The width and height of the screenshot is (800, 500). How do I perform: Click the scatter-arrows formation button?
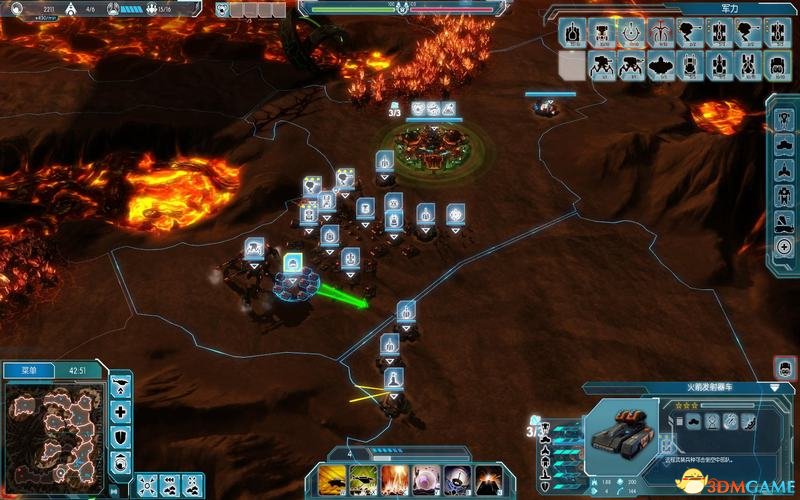point(147,484)
